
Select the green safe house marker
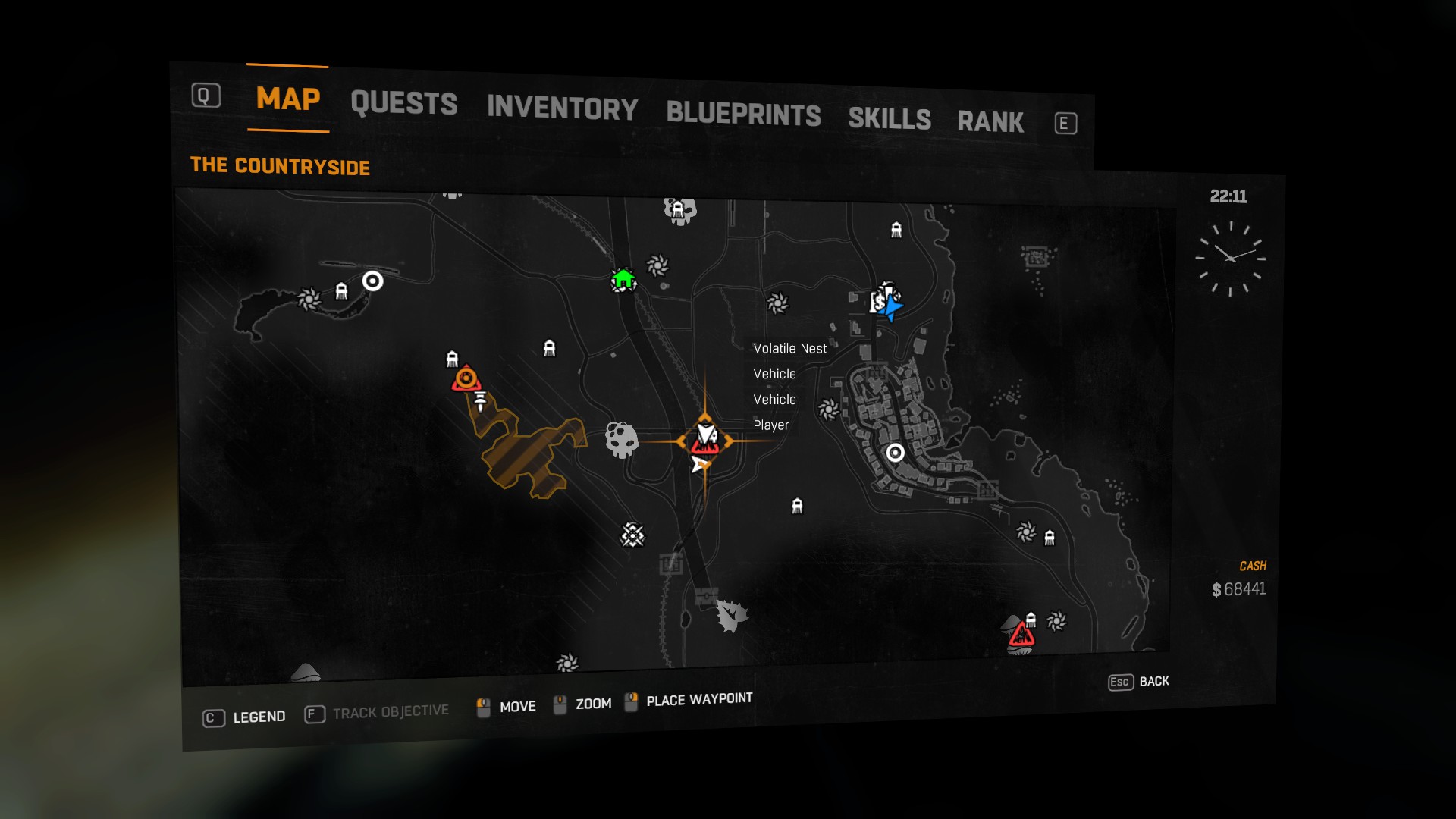(623, 280)
